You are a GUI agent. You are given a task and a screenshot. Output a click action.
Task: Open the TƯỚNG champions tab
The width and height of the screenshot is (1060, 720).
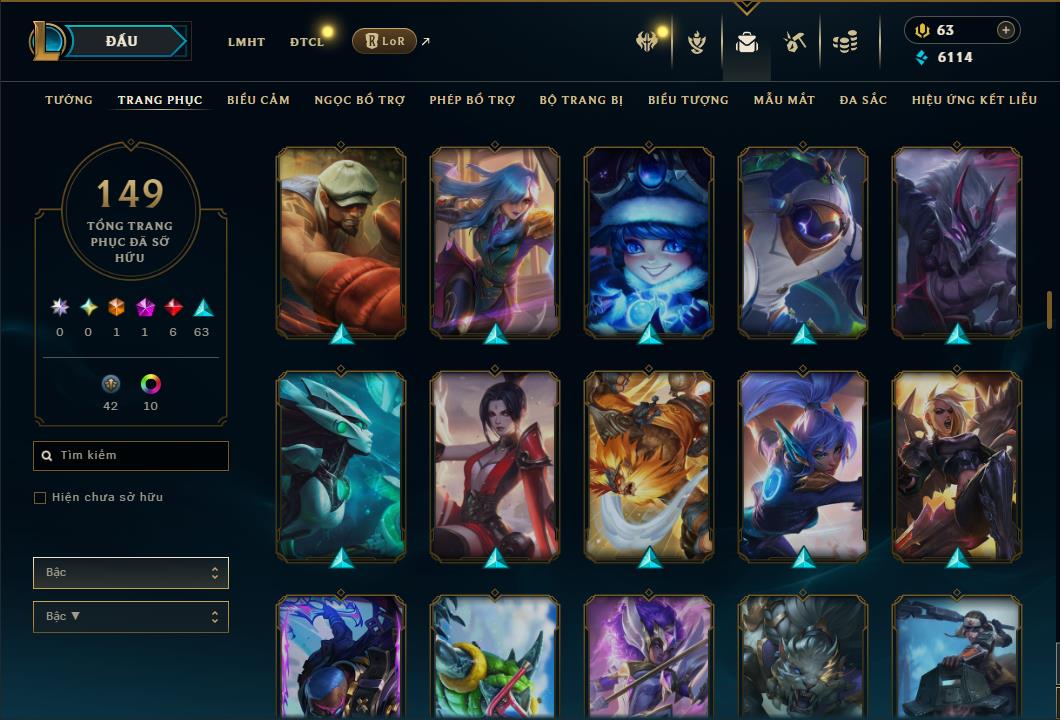[69, 100]
